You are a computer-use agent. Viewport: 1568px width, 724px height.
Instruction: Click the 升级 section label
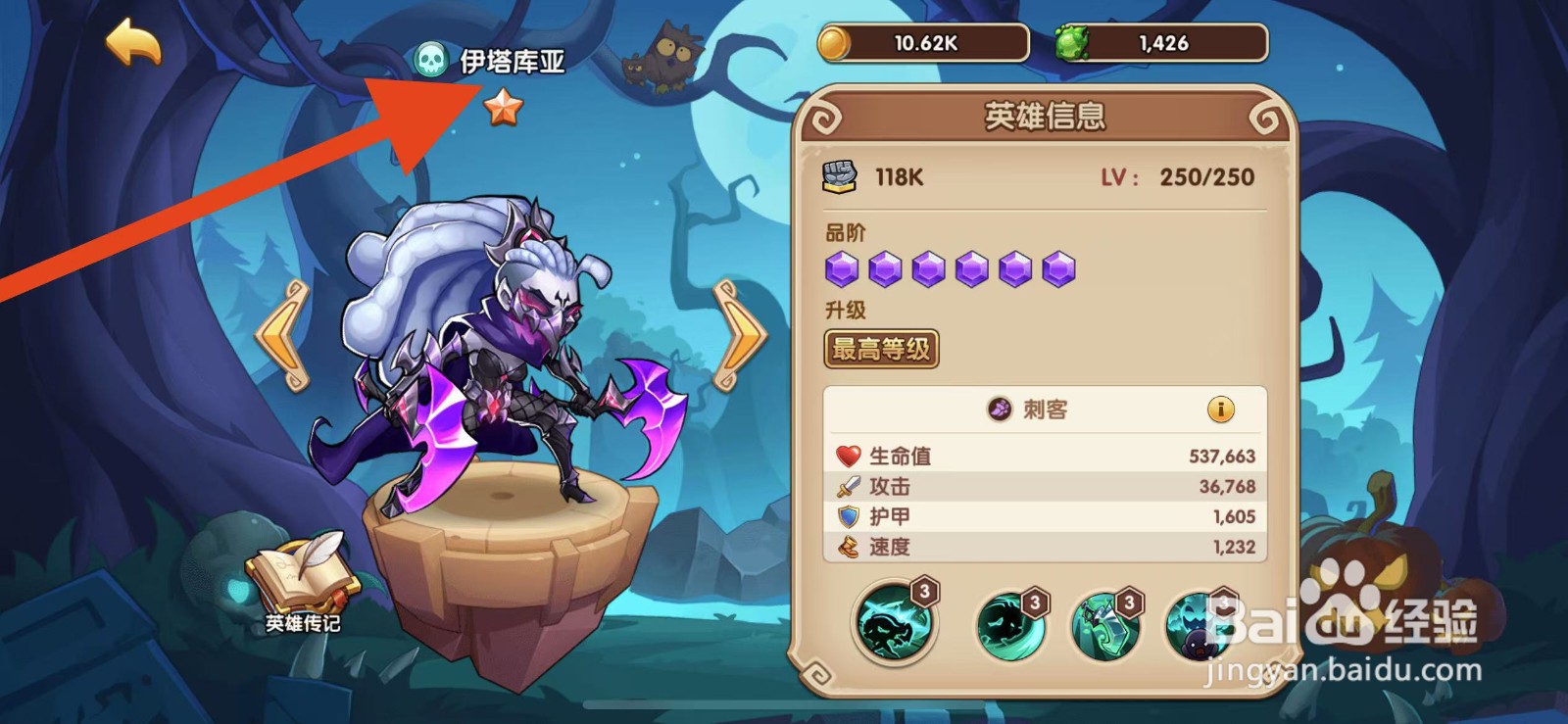coord(845,310)
